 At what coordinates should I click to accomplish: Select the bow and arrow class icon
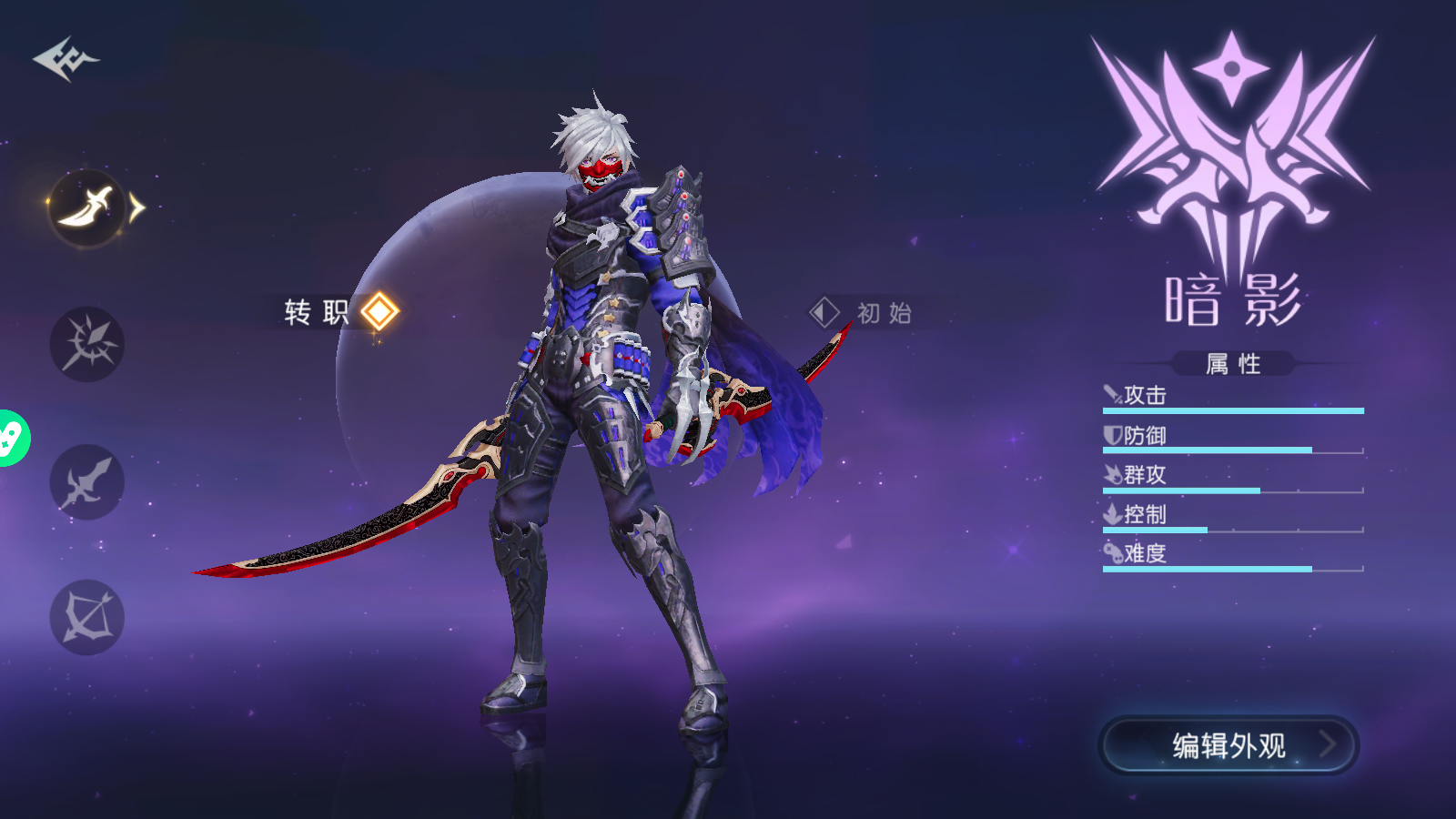pos(86,618)
